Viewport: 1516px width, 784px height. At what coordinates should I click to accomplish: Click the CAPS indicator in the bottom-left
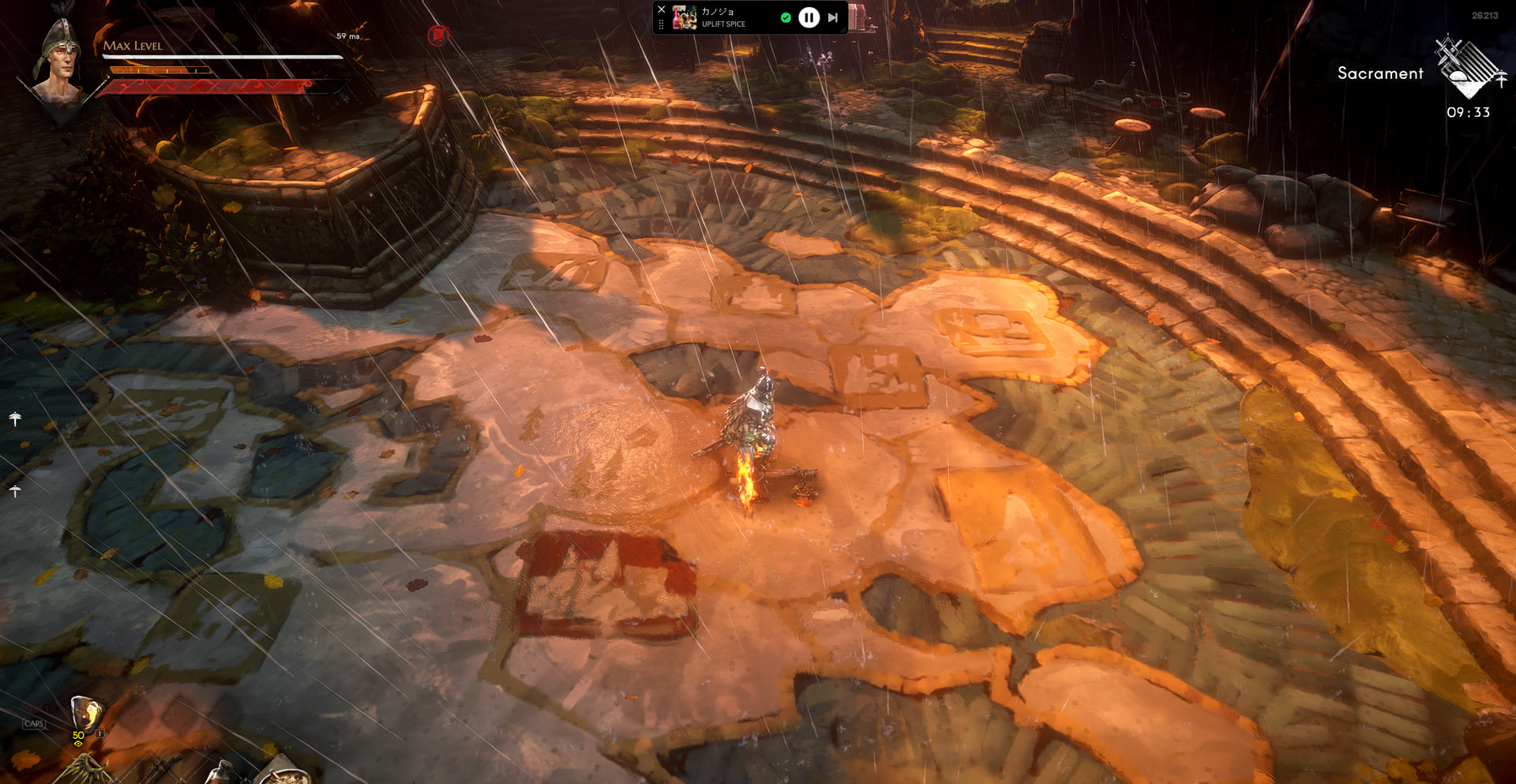[33, 722]
